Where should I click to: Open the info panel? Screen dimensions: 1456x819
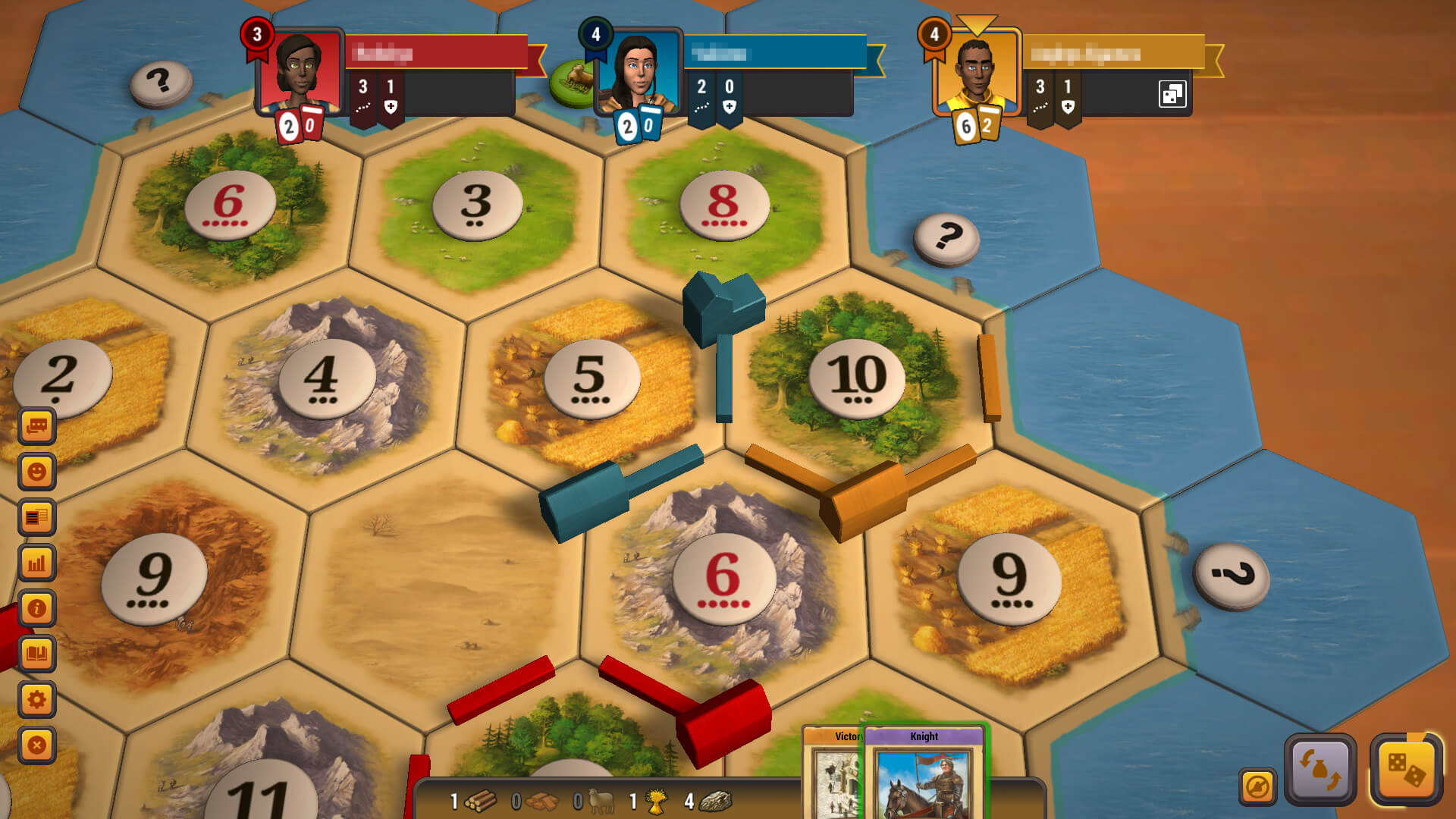[36, 608]
